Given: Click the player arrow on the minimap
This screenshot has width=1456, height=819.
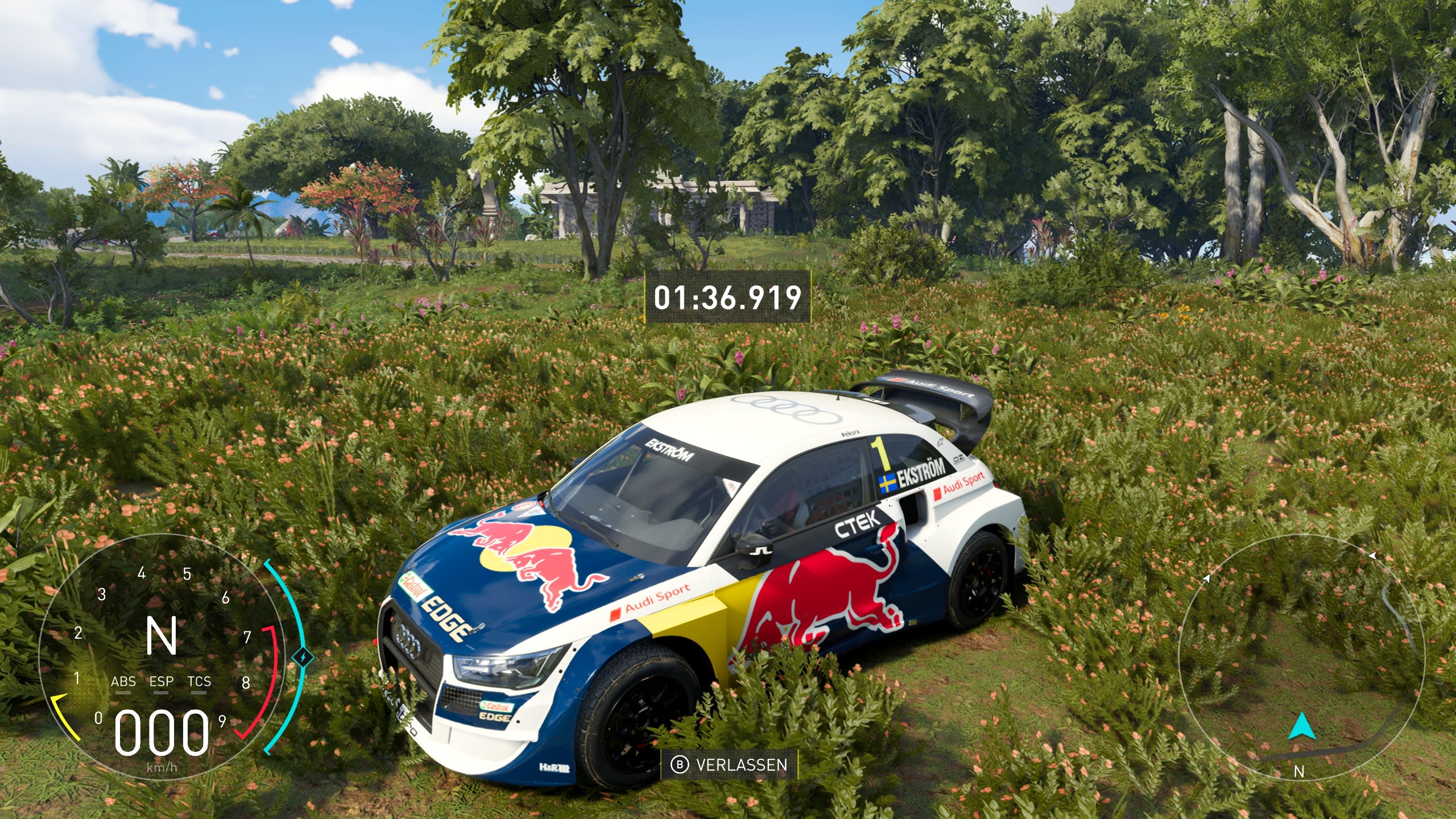Looking at the screenshot, I should click(x=1300, y=727).
